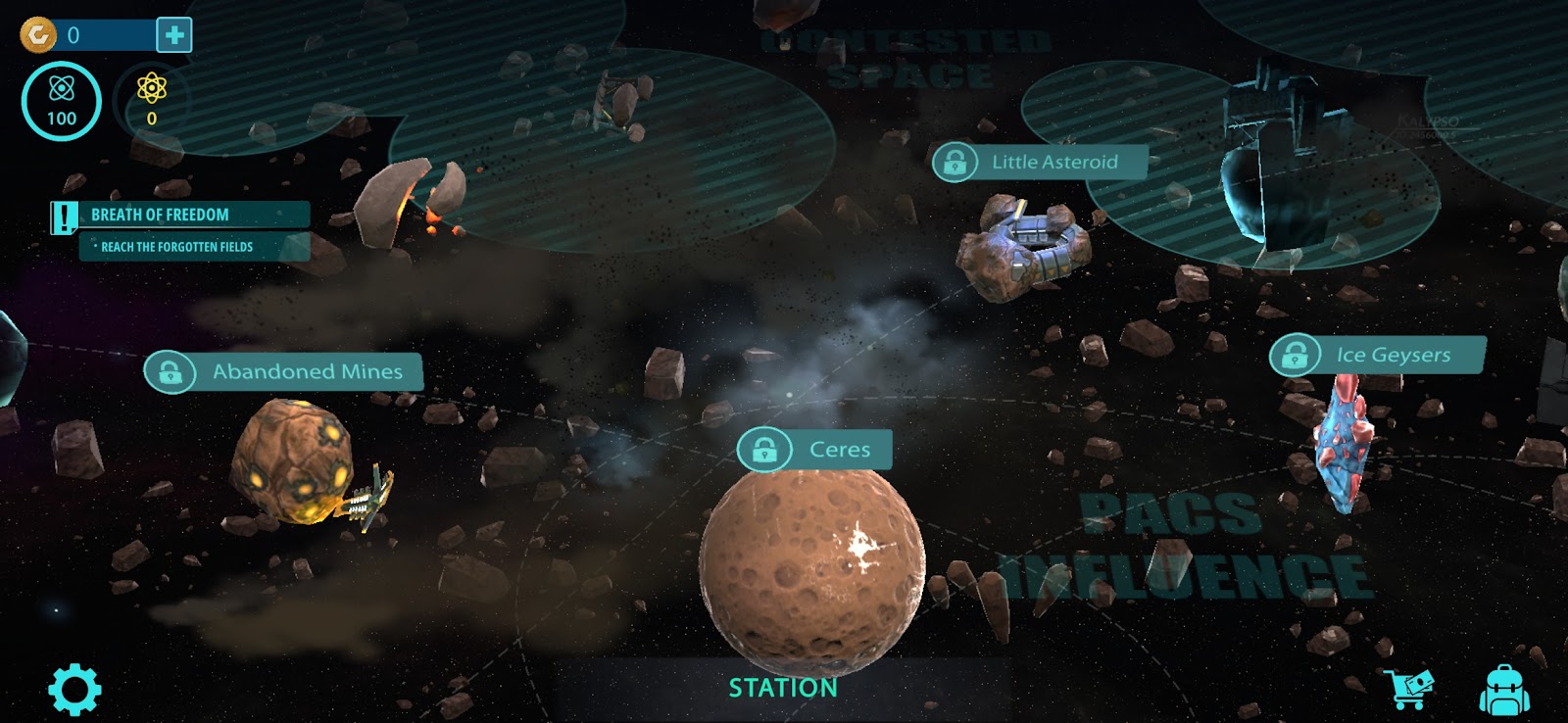Select the Little Asteroid location
This screenshot has width=1568, height=723.
1040,162
